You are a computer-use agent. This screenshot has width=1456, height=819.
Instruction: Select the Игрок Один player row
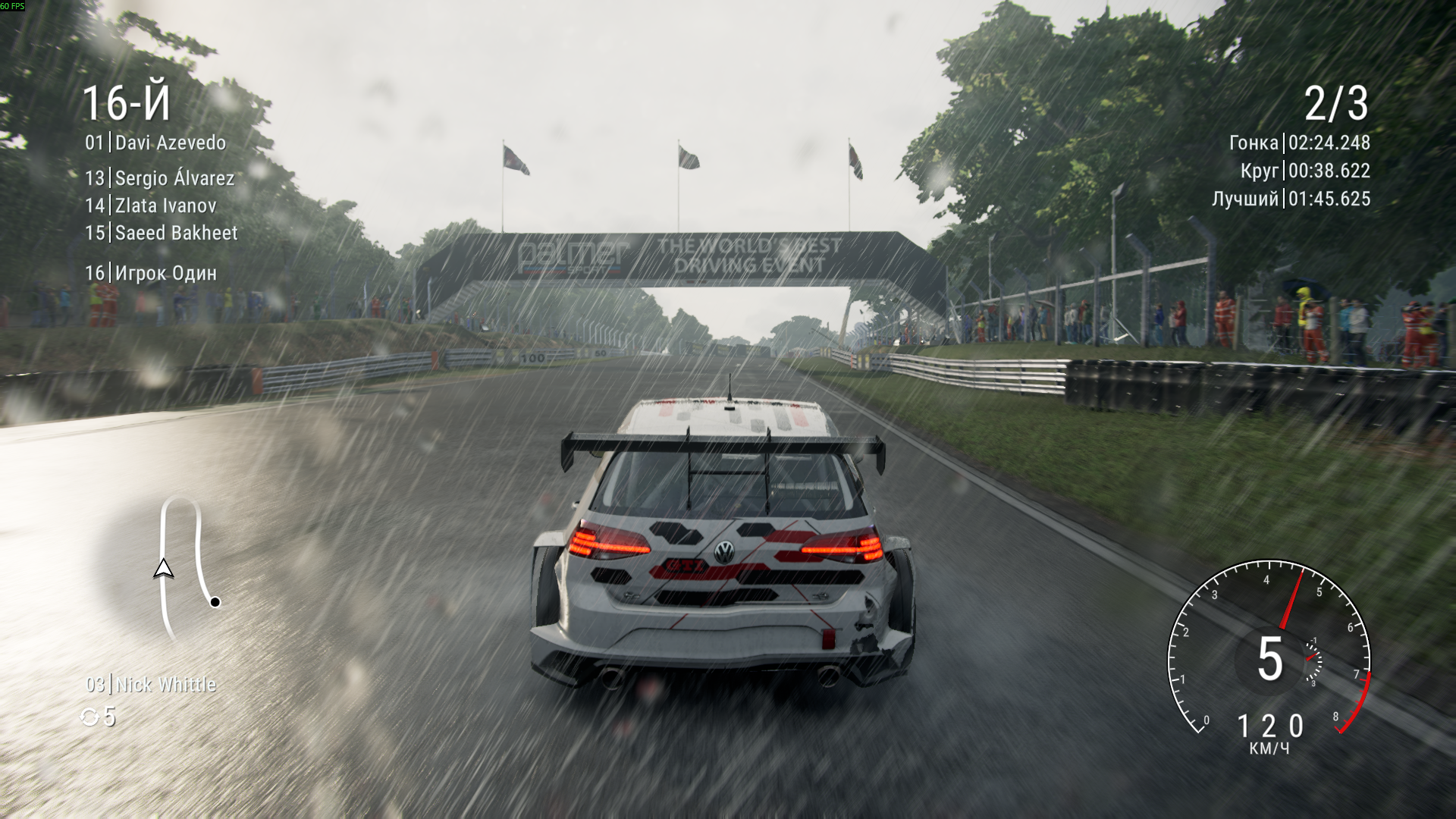click(151, 273)
